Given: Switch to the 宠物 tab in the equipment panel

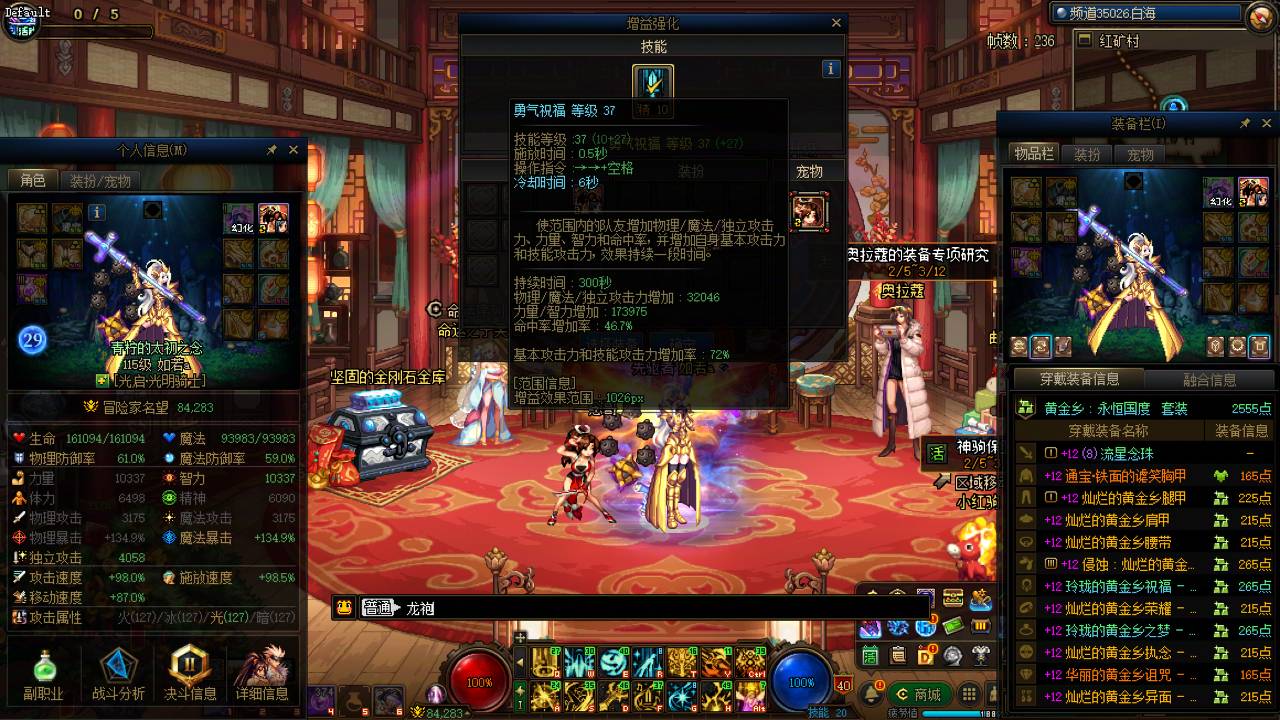Looking at the screenshot, I should (1140, 154).
